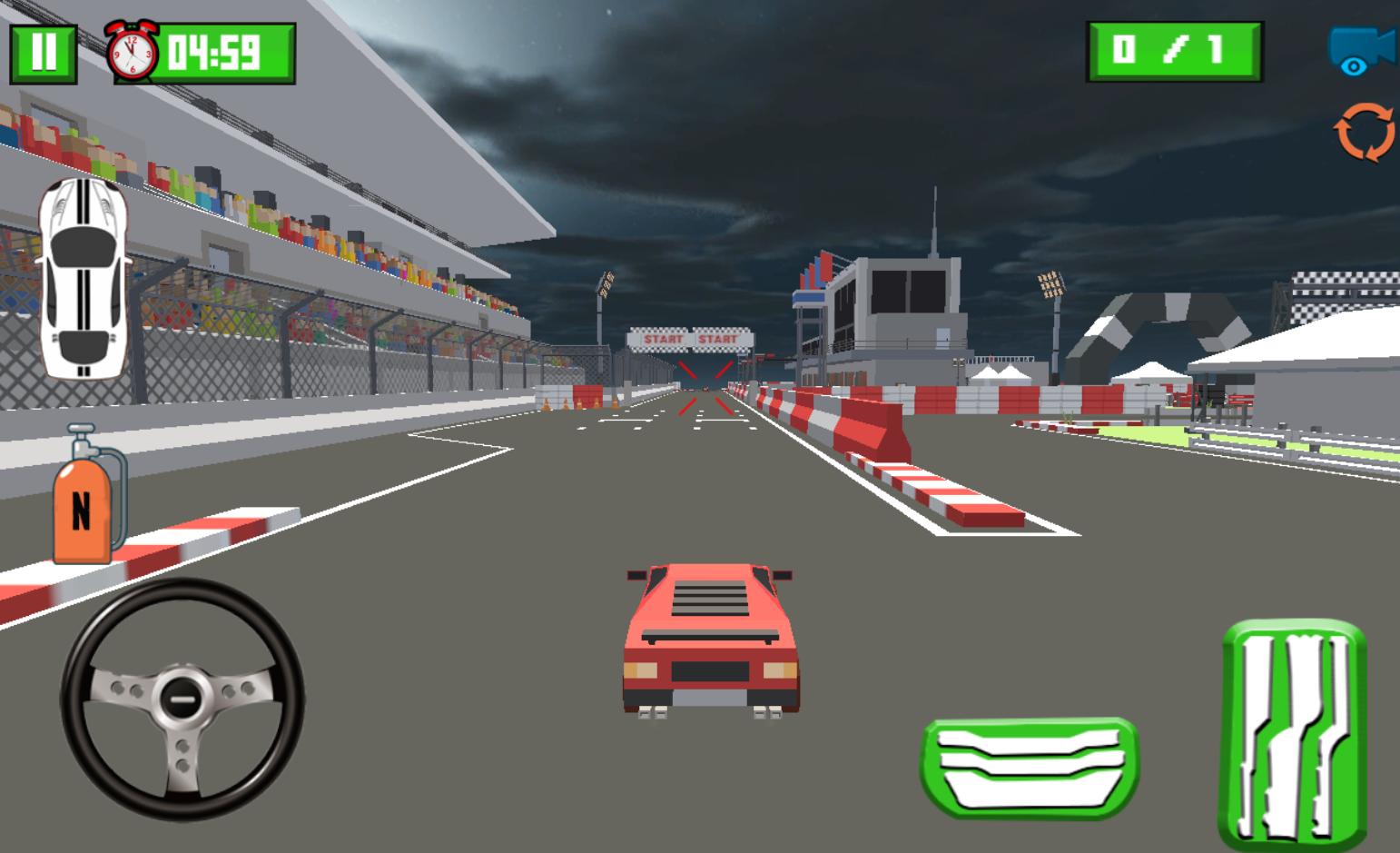Click the steering wheel control

click(182, 699)
